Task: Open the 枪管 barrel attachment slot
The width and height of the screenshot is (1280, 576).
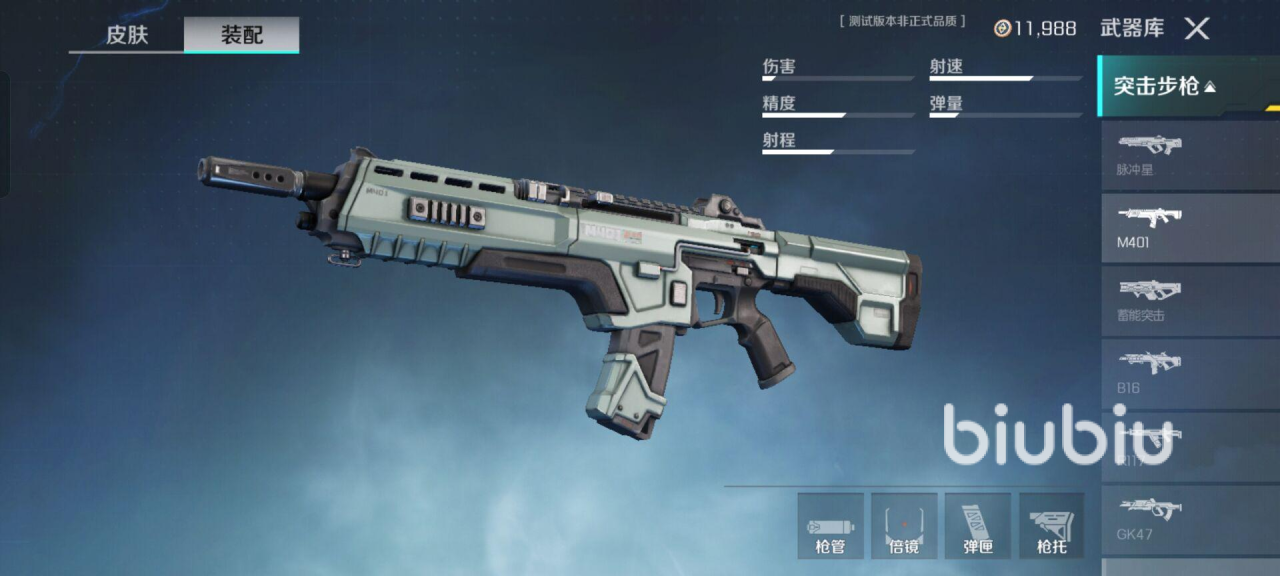Action: 830,525
